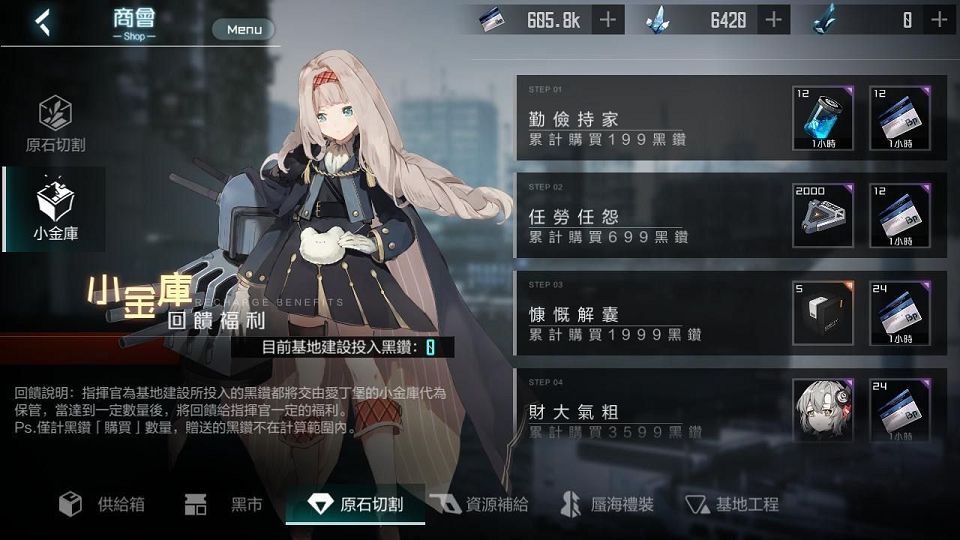Inspect the 2000 alloy reward icon
The image size is (960, 540).
823,215
